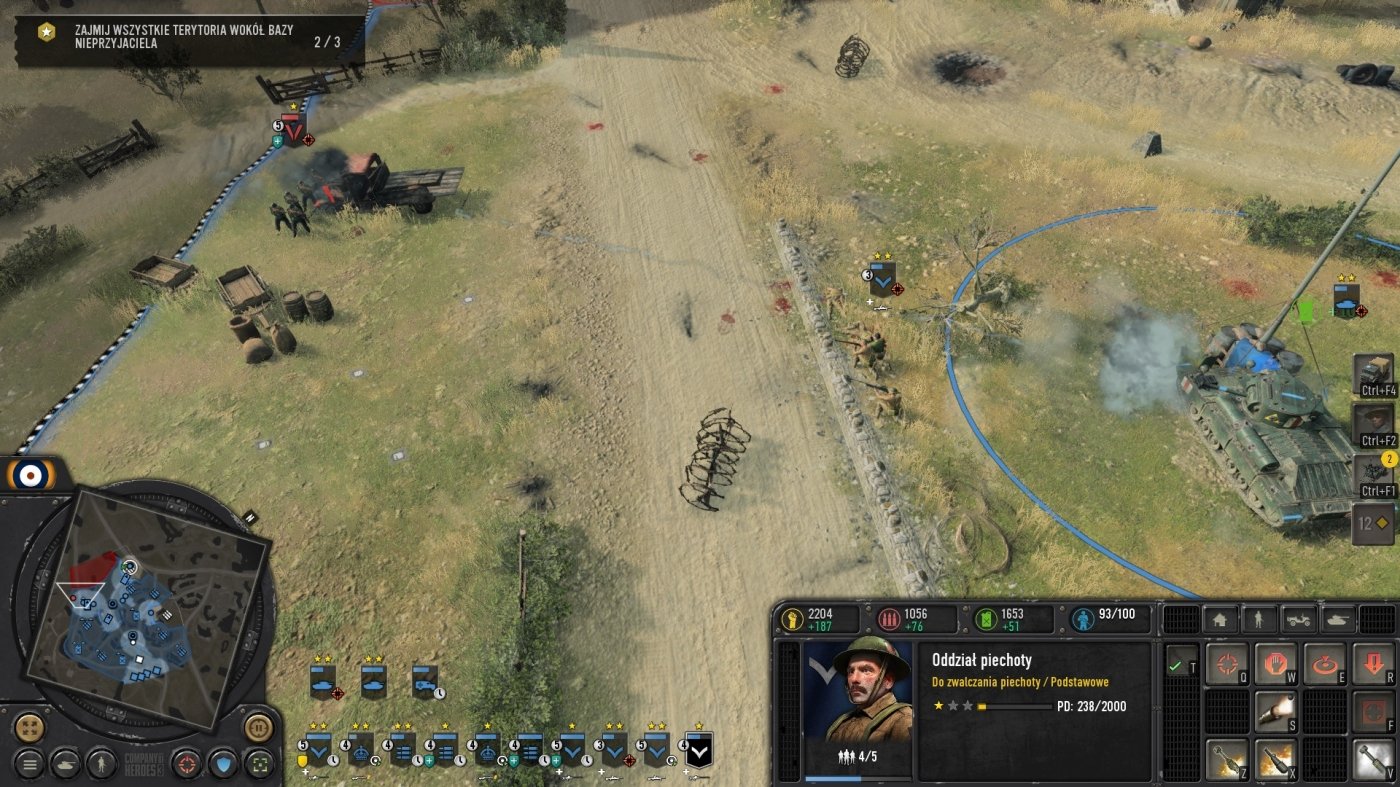The height and width of the screenshot is (787, 1400).
Task: Use the flare ability icon
Action: (1275, 712)
